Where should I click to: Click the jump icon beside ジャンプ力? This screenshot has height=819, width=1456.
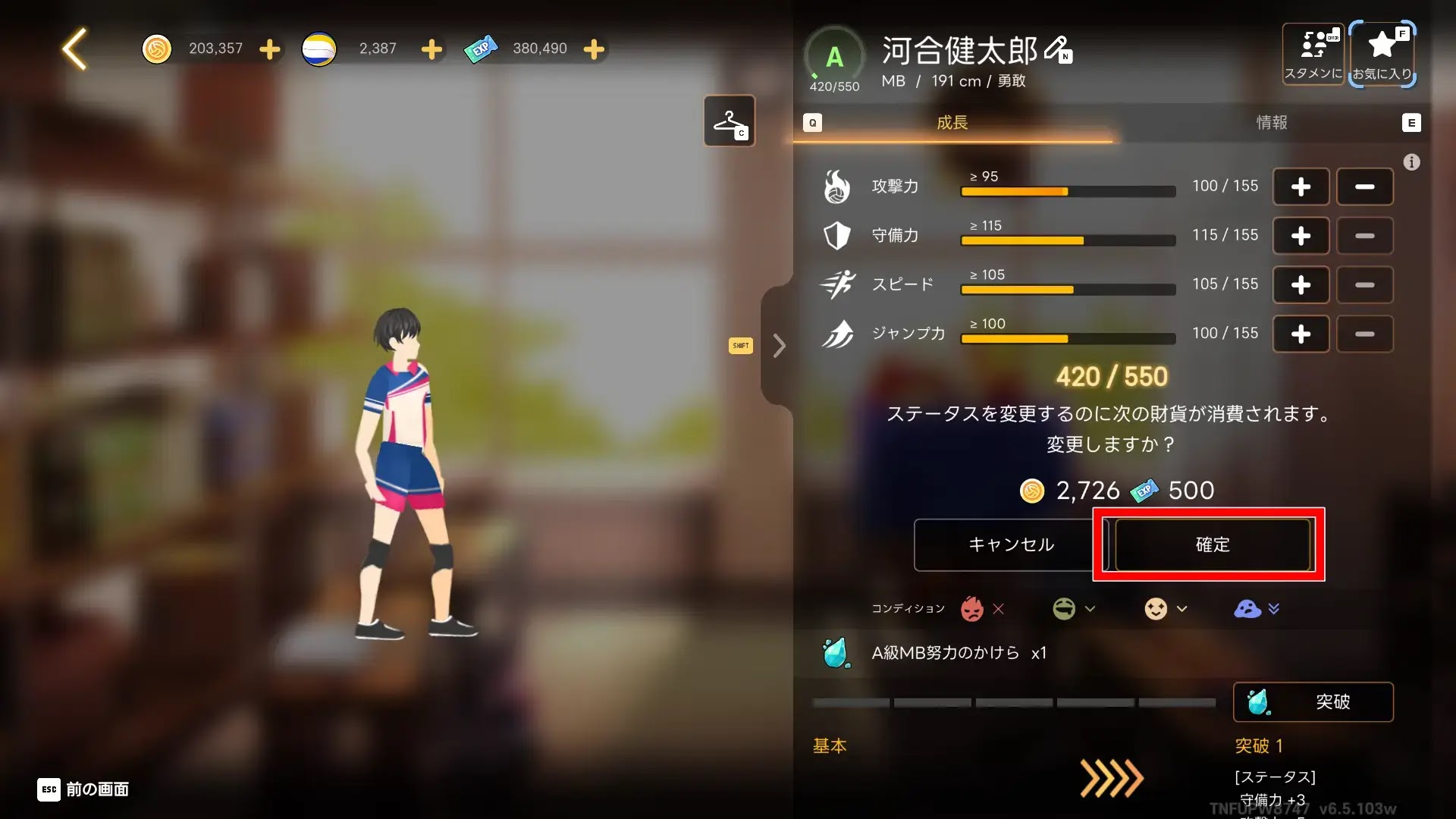(836, 334)
